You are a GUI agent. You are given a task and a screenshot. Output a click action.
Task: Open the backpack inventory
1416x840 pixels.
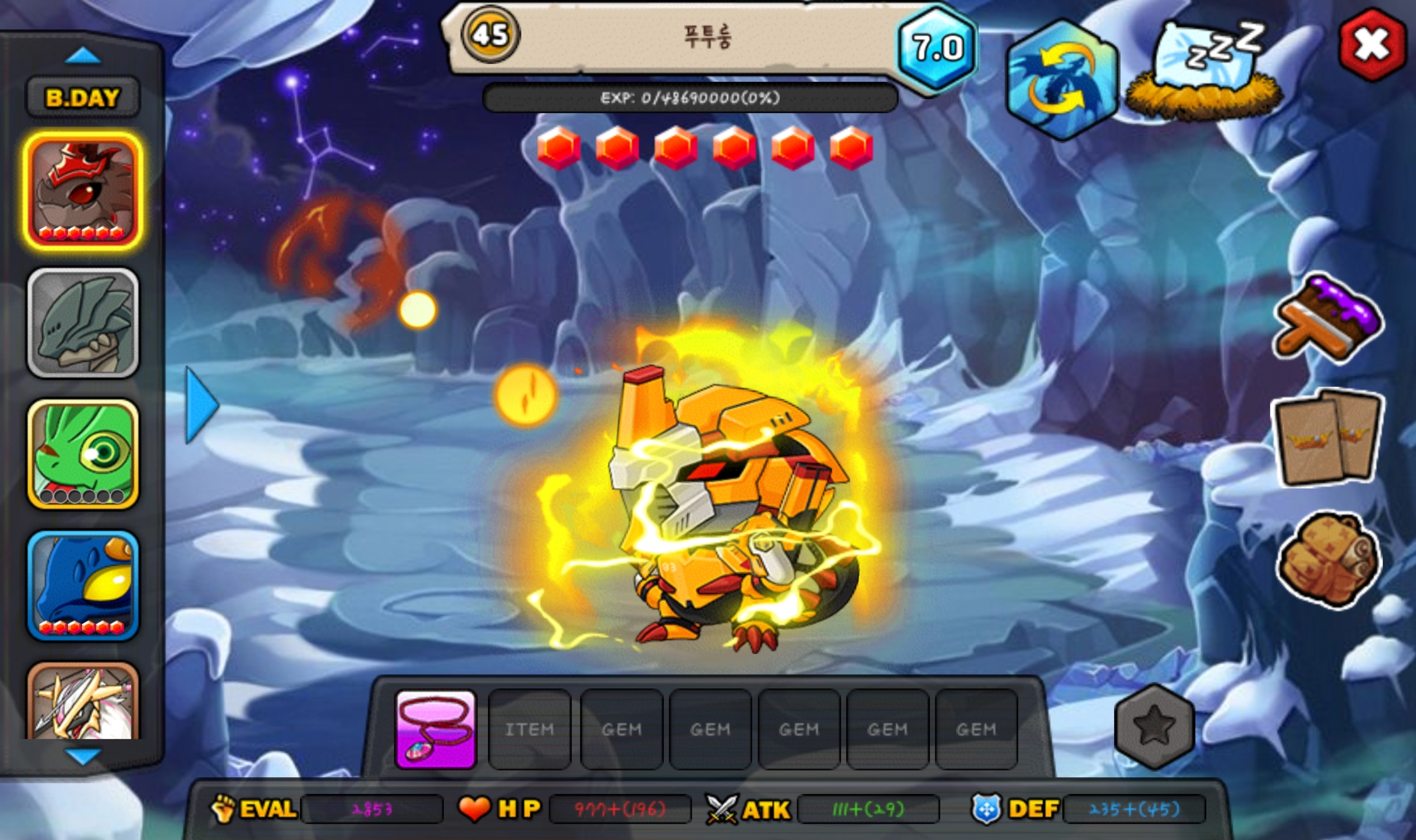click(1327, 559)
